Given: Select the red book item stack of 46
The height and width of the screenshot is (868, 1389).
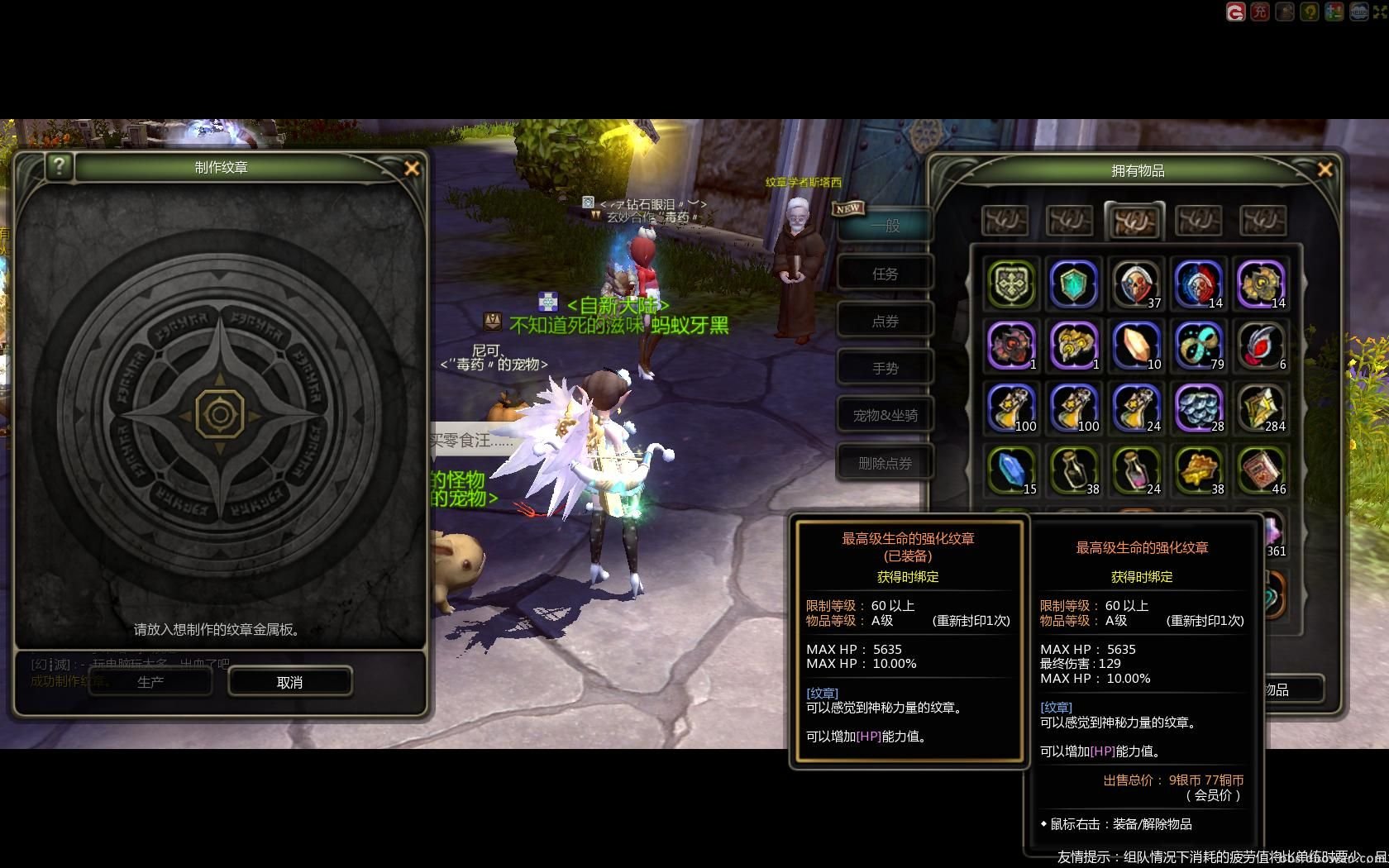Looking at the screenshot, I should (1261, 470).
